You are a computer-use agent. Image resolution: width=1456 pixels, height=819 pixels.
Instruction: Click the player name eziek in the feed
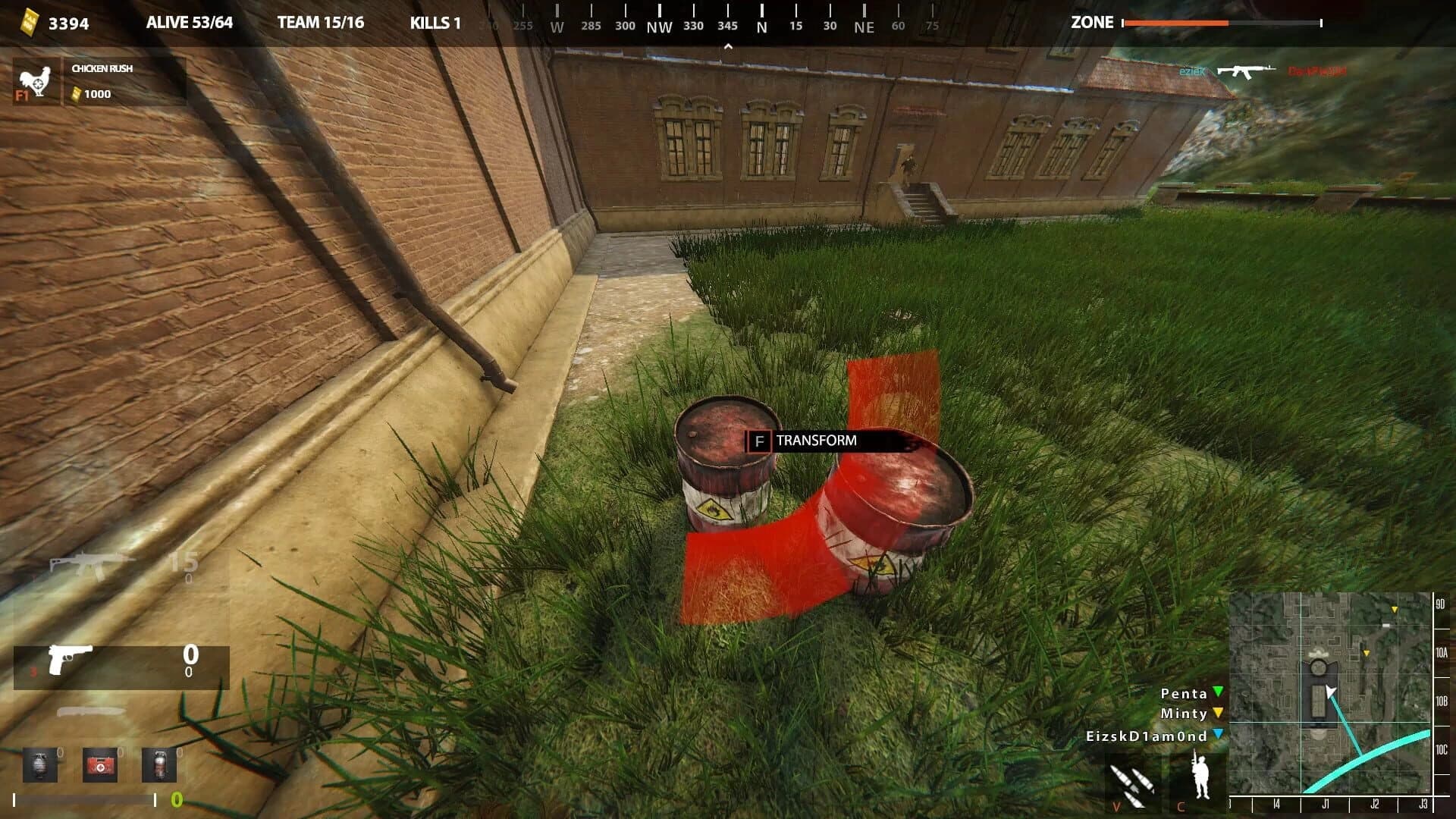tap(1191, 73)
